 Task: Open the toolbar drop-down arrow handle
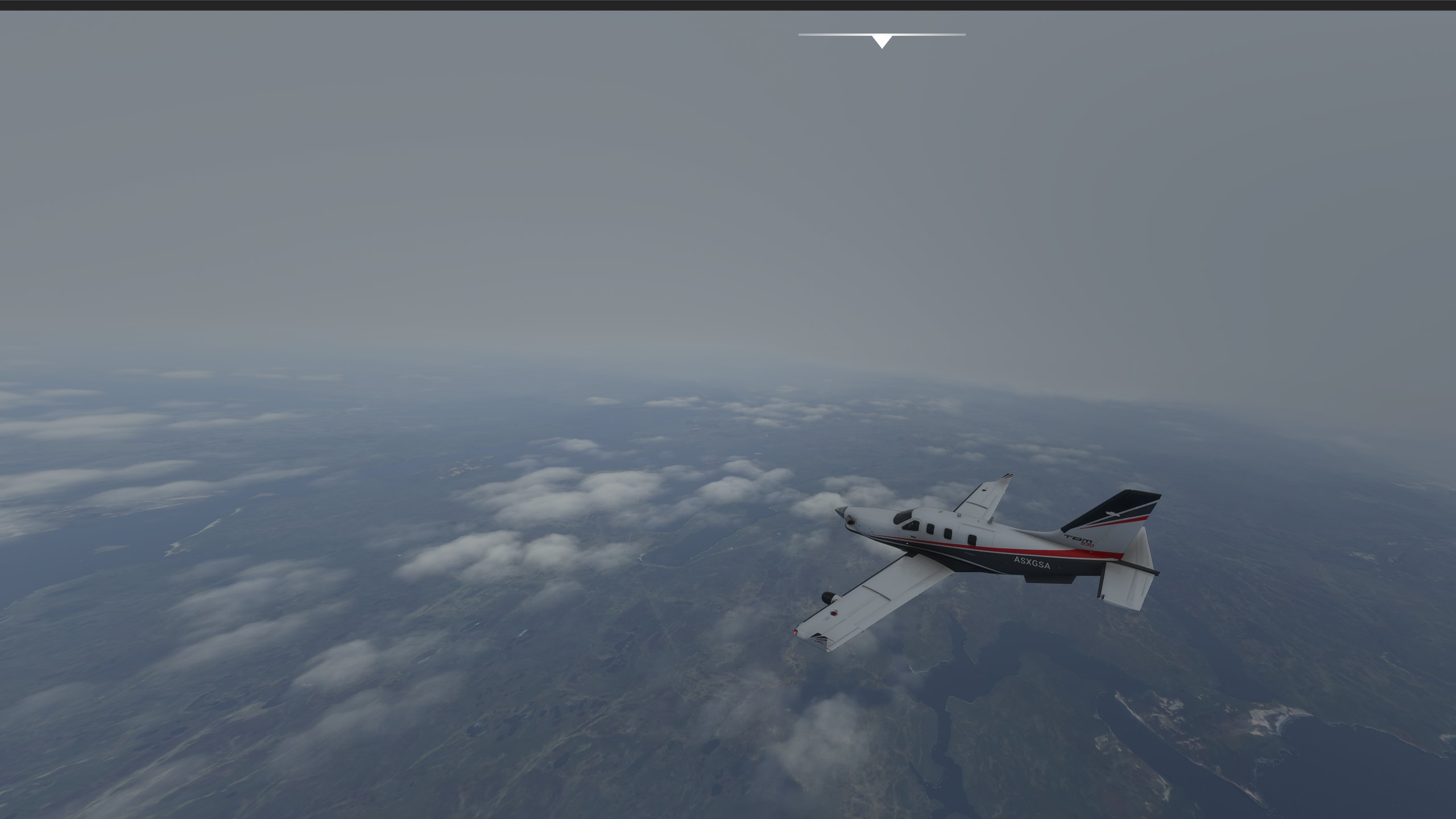(882, 41)
